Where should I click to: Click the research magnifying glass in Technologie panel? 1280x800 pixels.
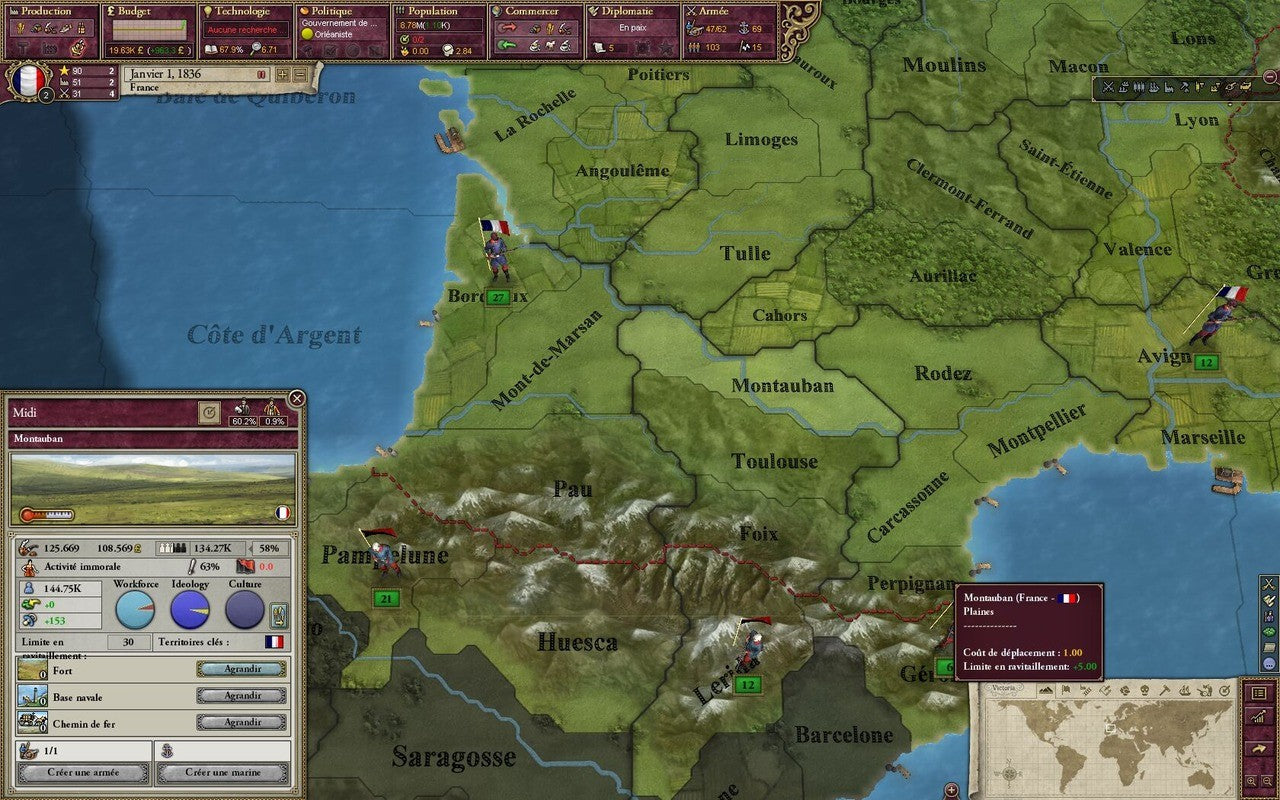(x=255, y=47)
